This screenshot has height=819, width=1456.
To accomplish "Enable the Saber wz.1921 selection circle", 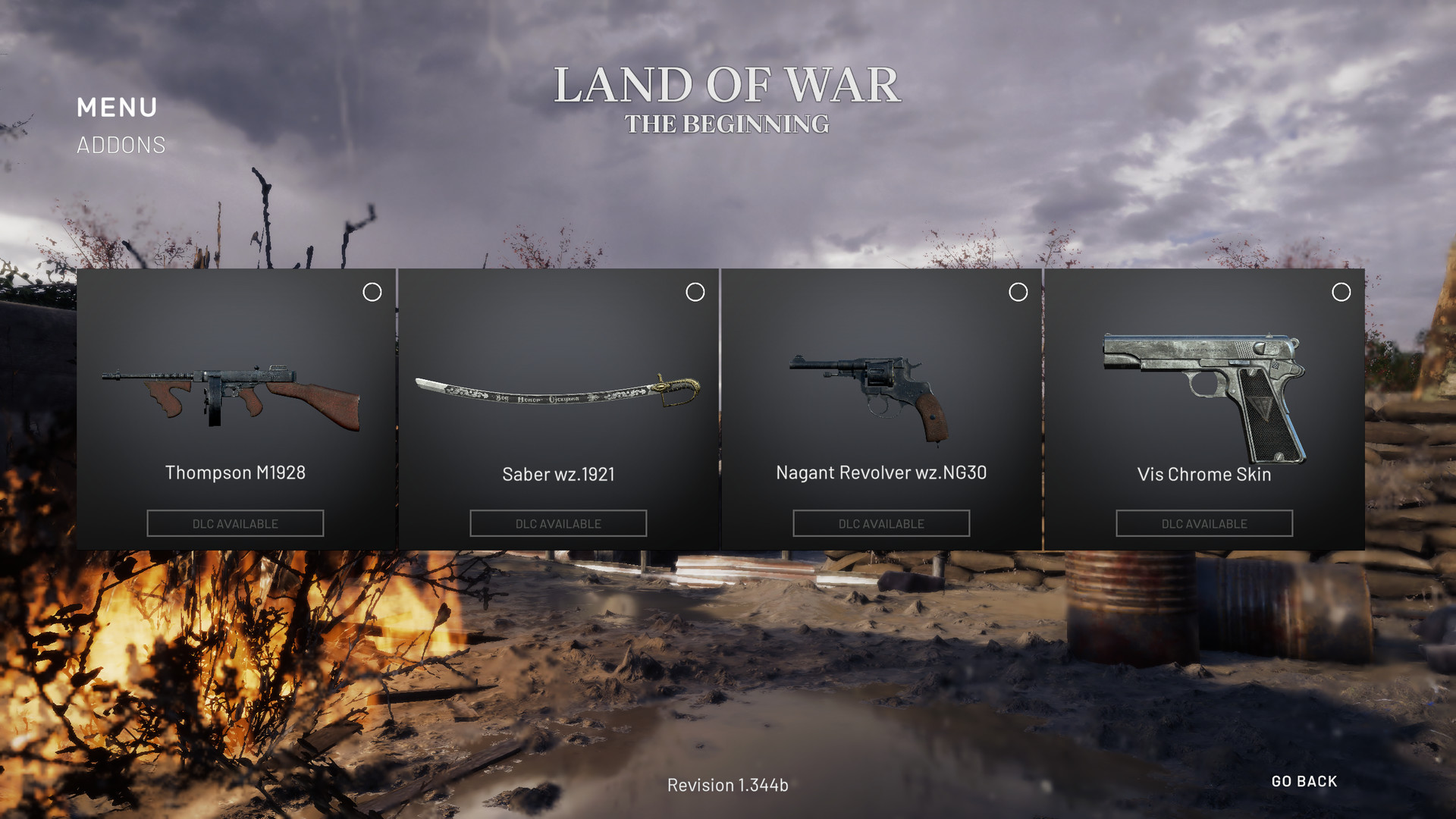I will 695,292.
